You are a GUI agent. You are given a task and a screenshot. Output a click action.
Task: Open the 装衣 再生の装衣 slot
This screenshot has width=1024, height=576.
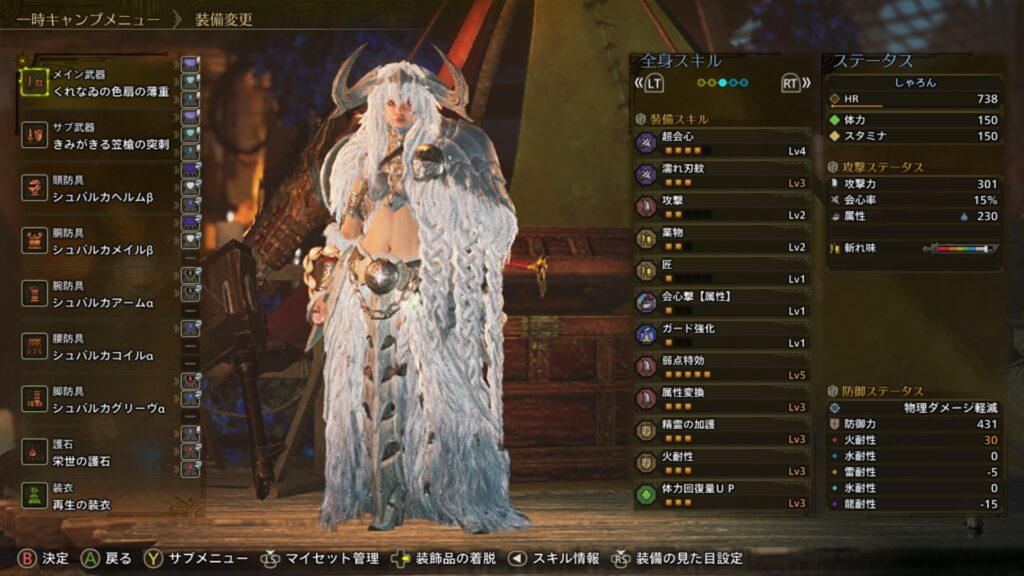[98, 497]
